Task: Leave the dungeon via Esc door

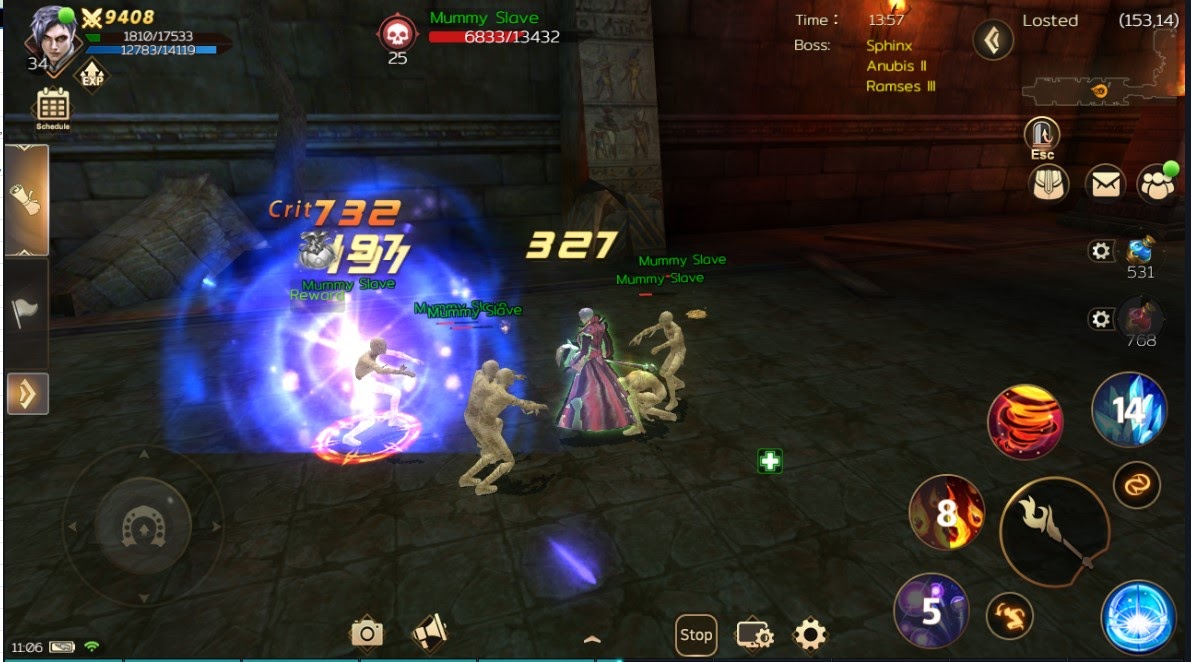Action: click(1042, 137)
